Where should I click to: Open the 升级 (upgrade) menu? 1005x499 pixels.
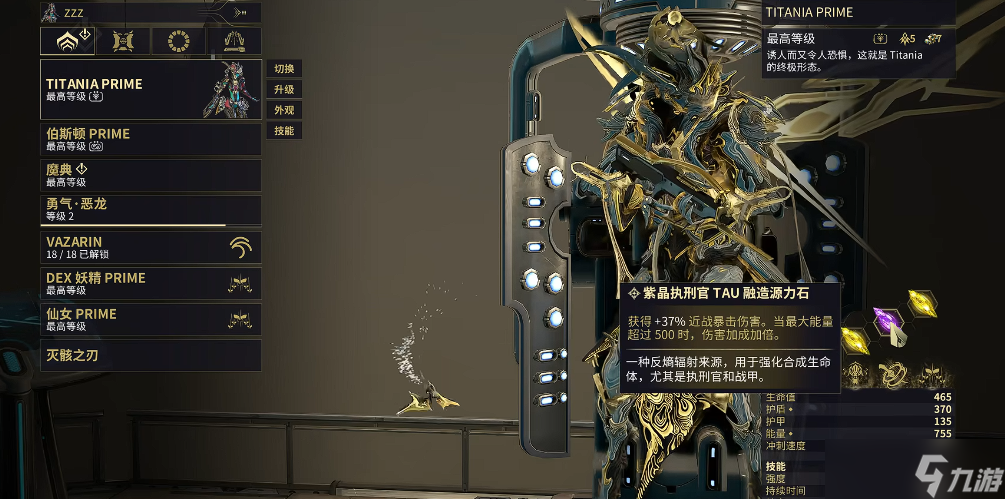[284, 90]
